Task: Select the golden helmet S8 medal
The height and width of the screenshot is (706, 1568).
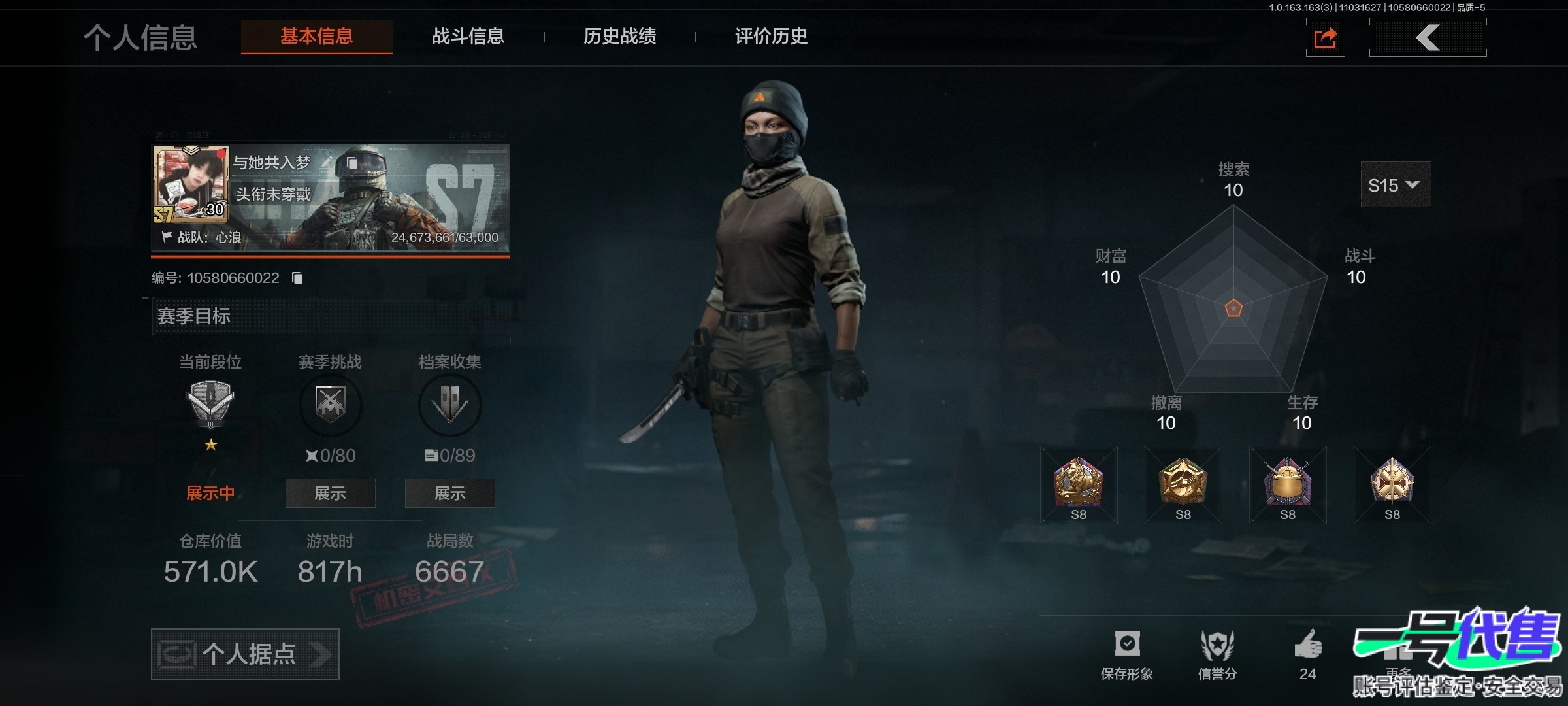Action: point(1288,484)
